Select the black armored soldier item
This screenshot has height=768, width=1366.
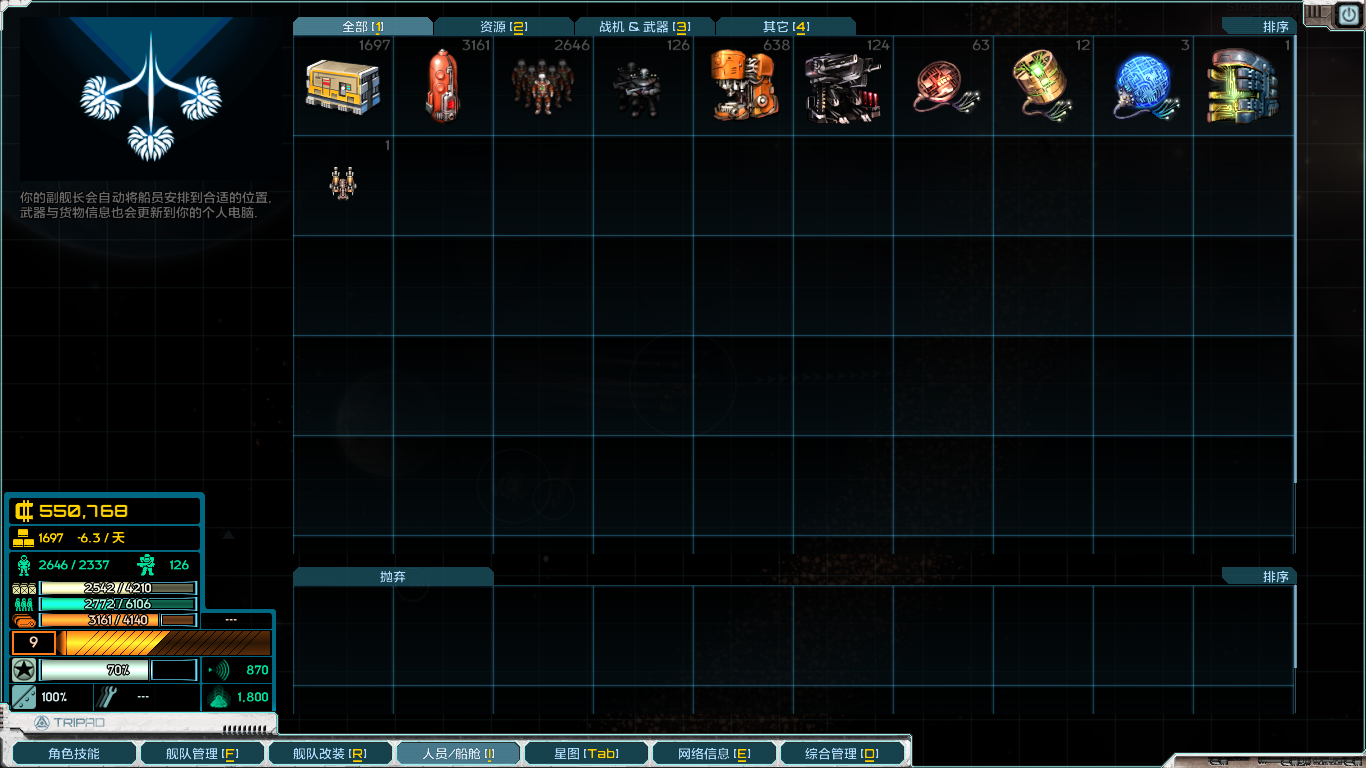641,87
